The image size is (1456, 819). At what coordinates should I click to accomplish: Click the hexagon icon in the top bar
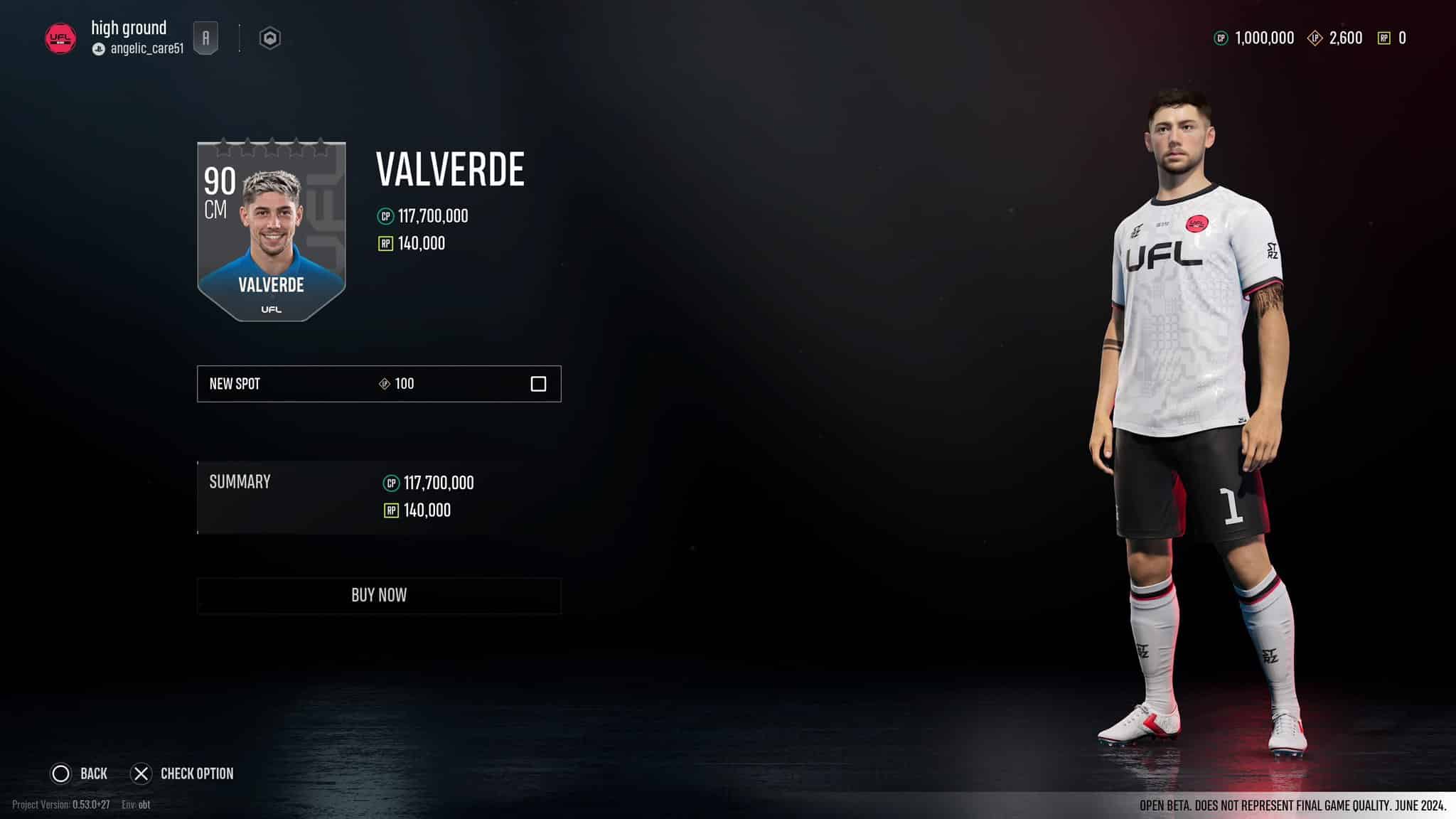tap(269, 38)
